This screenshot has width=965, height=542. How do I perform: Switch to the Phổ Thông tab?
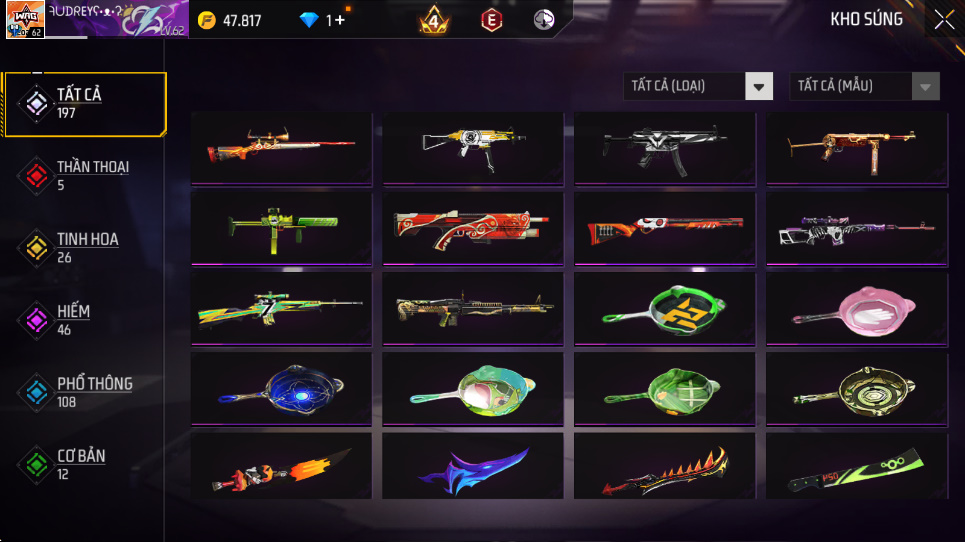click(84, 391)
